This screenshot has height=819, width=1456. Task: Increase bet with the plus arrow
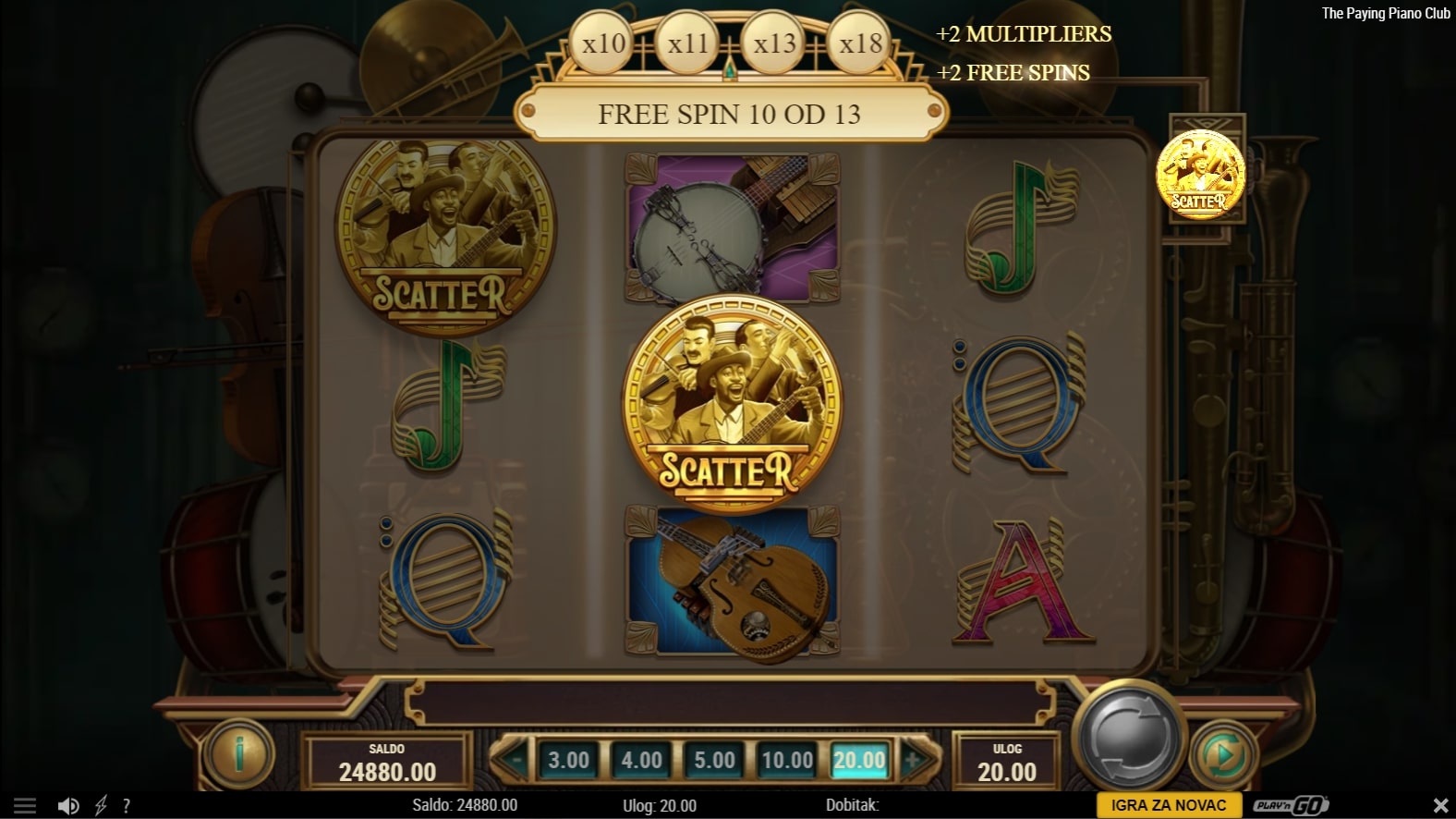(914, 760)
